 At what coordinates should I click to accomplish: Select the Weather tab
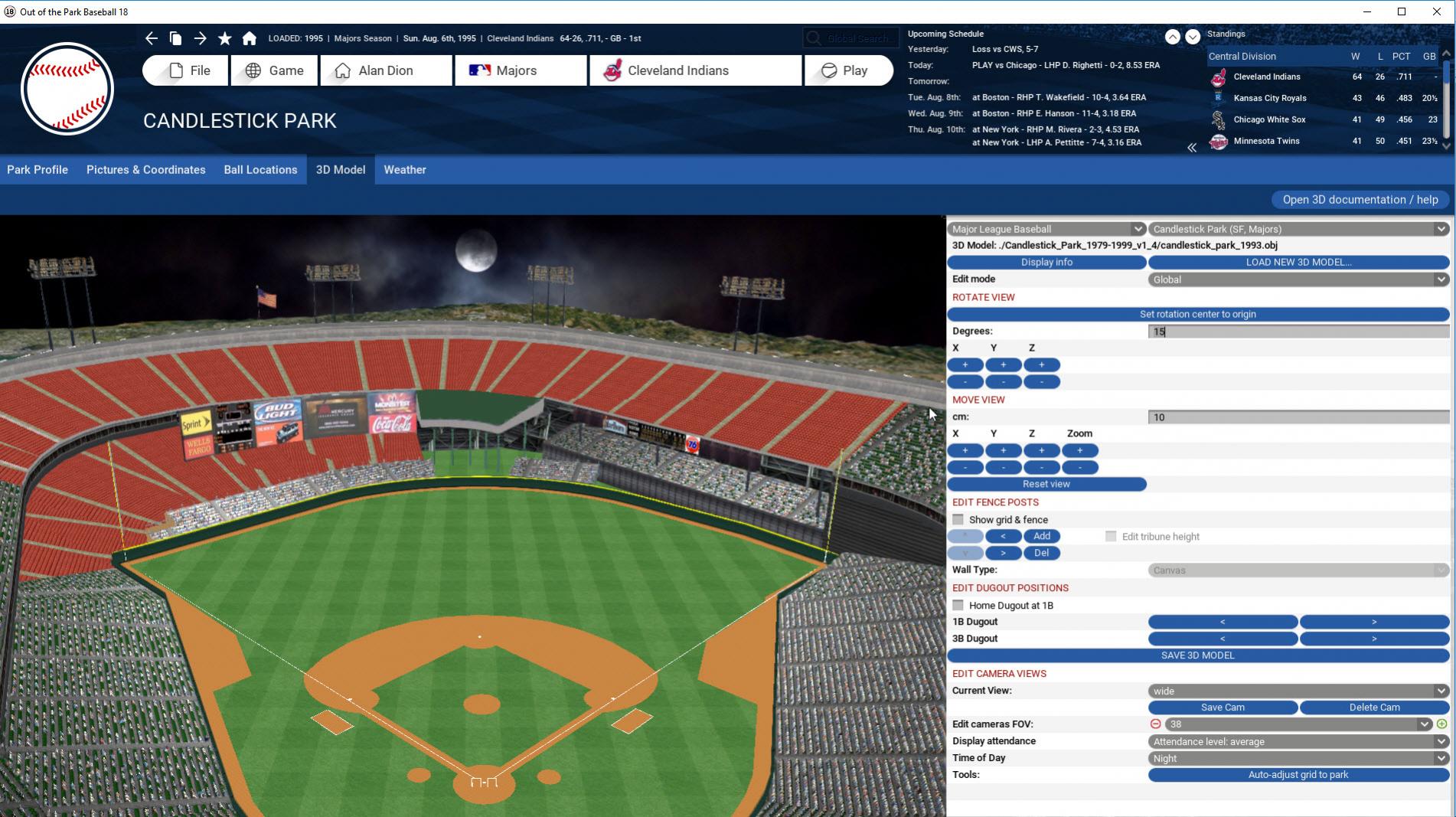point(405,170)
